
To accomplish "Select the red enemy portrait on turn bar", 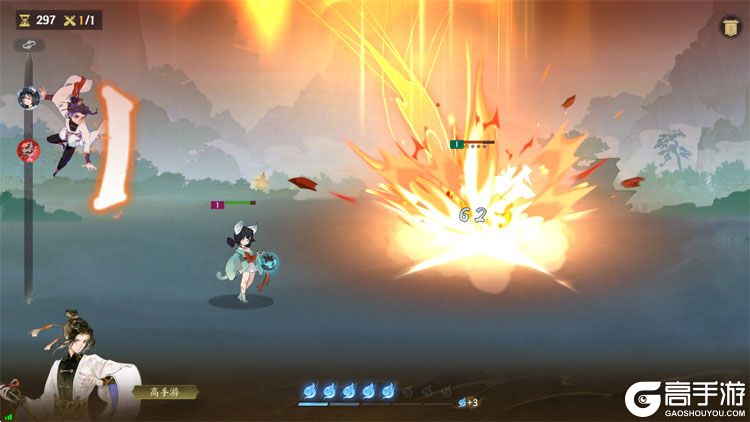I will click(x=28, y=150).
